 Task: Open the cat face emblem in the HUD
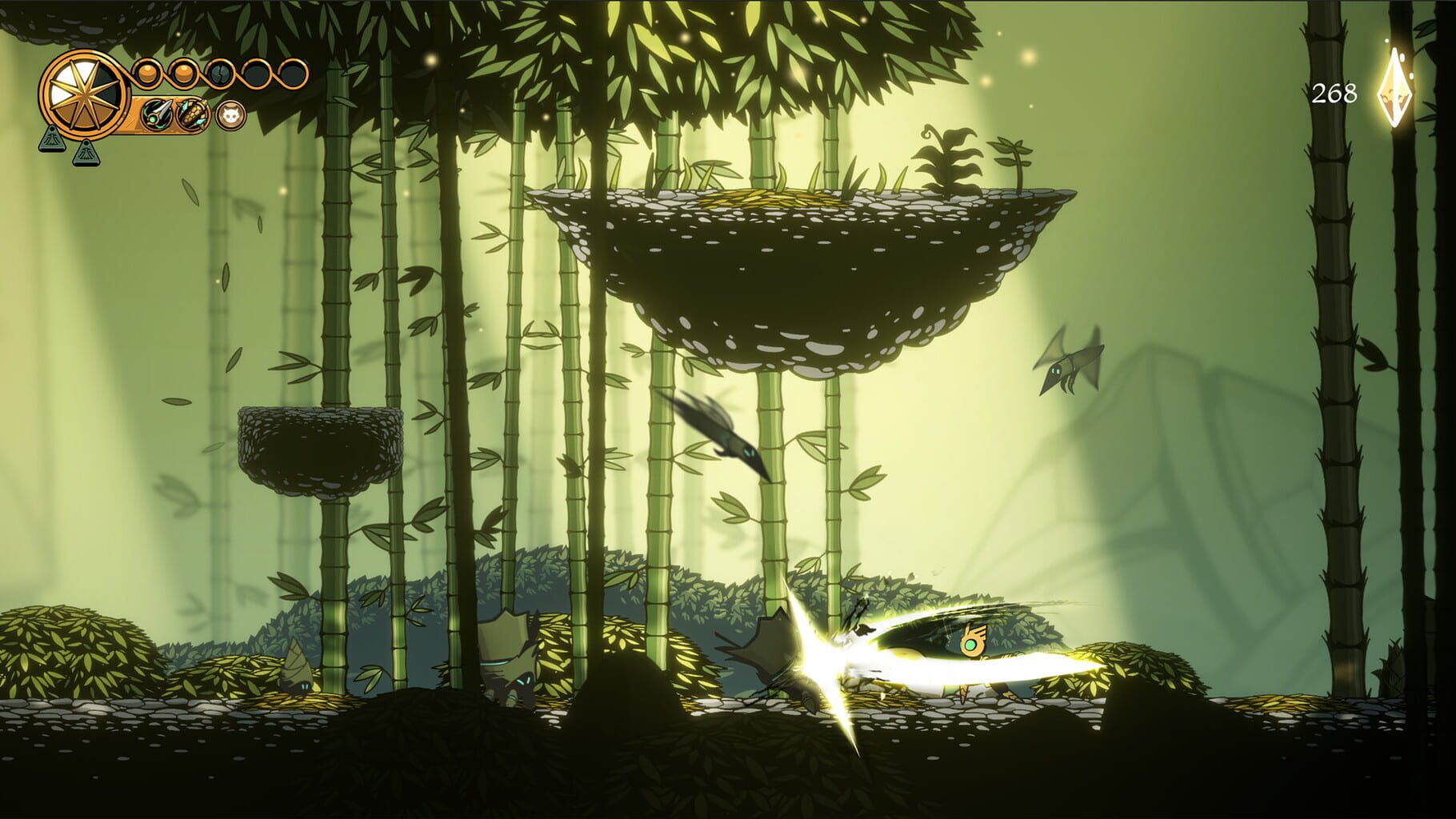230,114
